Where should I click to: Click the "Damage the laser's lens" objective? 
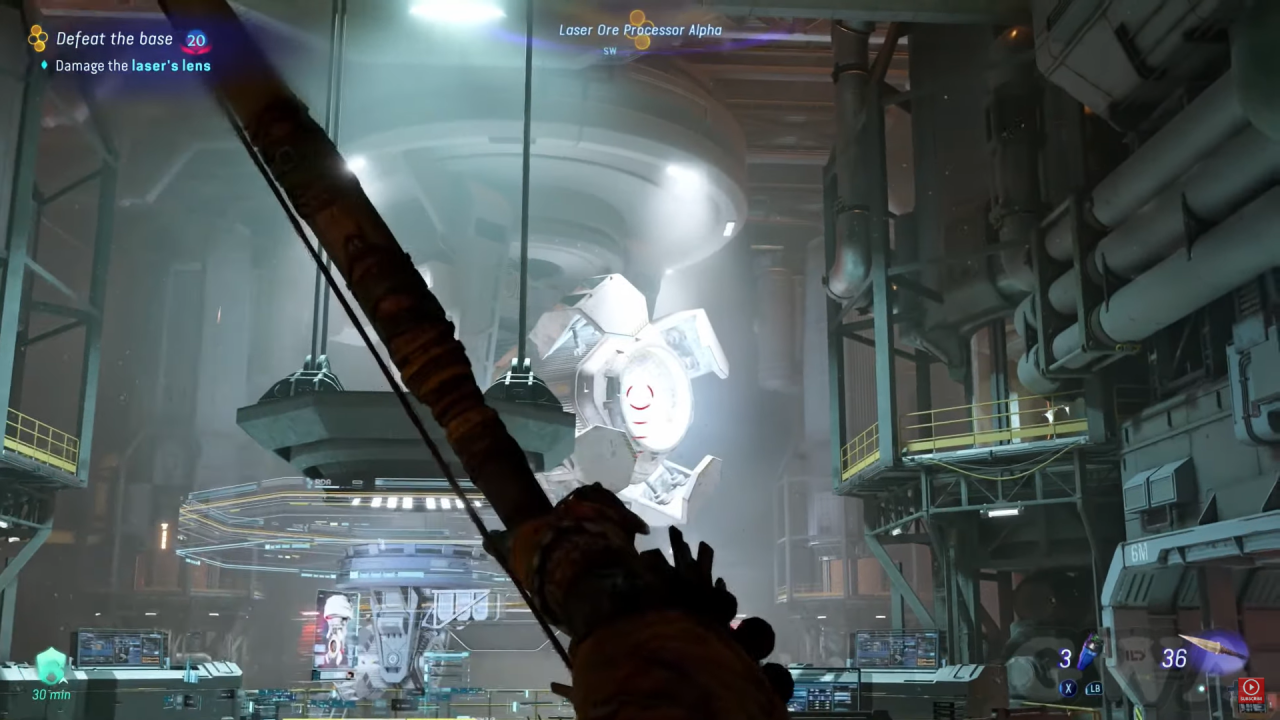click(x=132, y=66)
